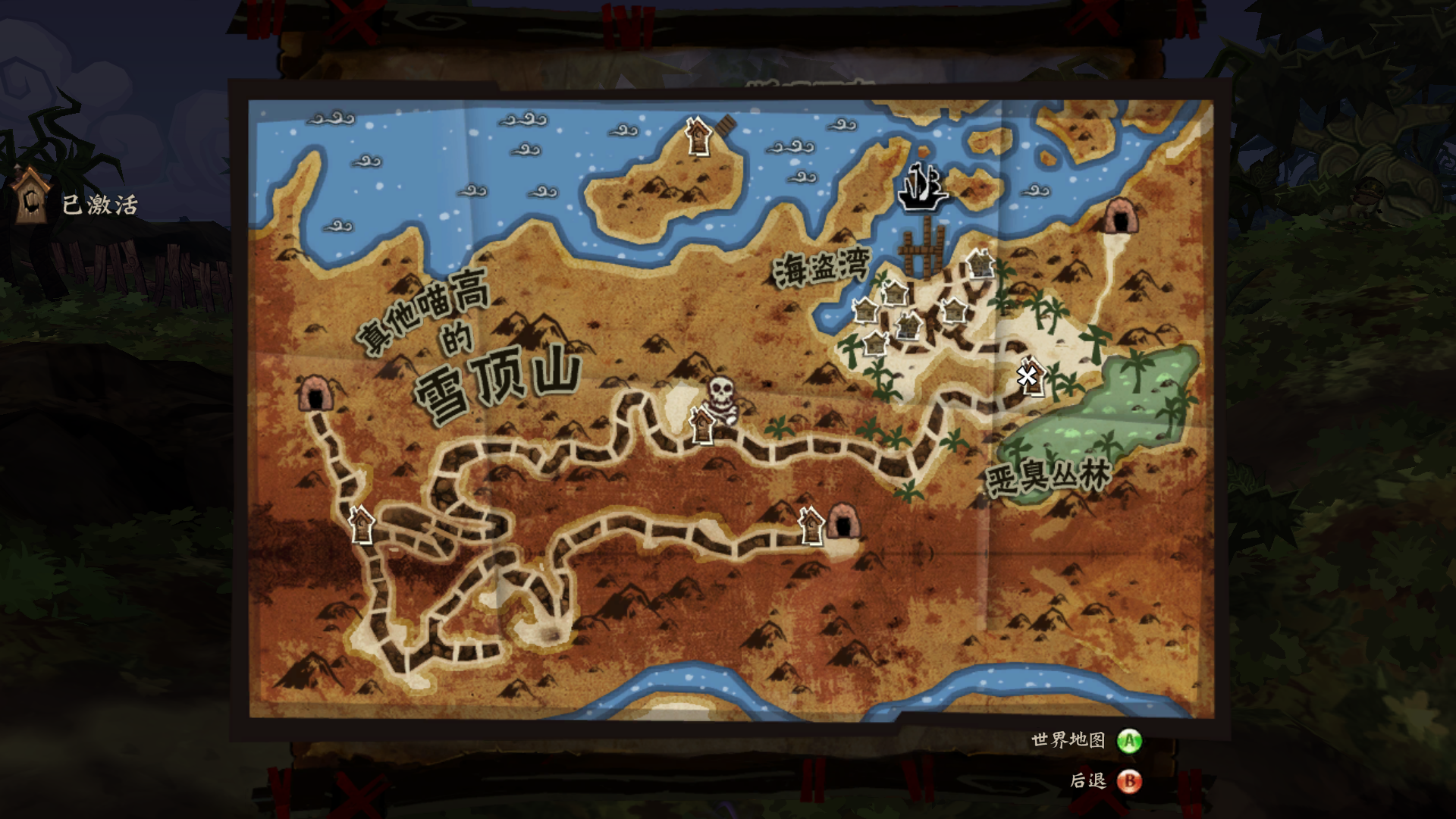Choose the outhouse beside the skull marker

702,425
